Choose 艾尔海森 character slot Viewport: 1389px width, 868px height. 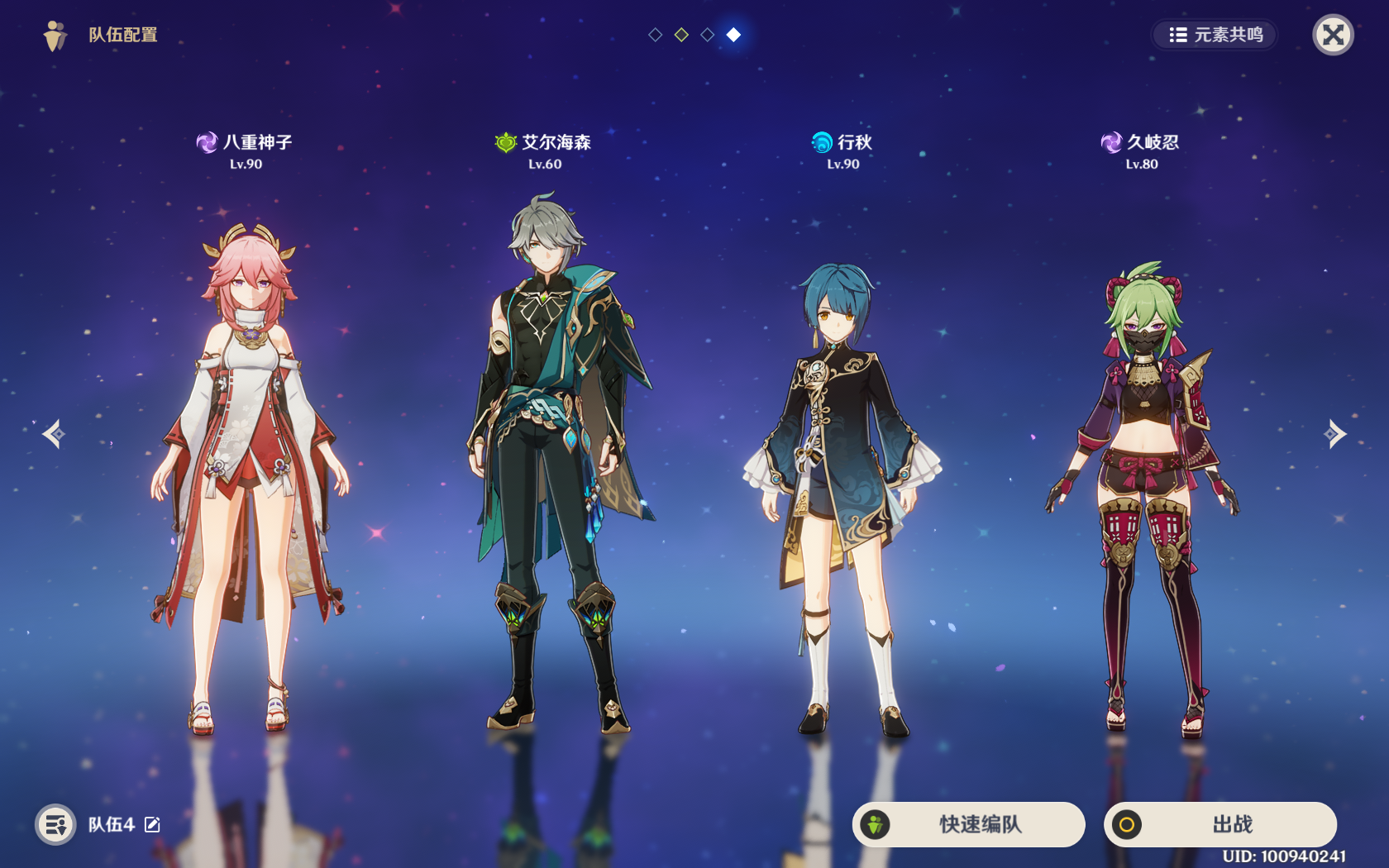(546, 463)
